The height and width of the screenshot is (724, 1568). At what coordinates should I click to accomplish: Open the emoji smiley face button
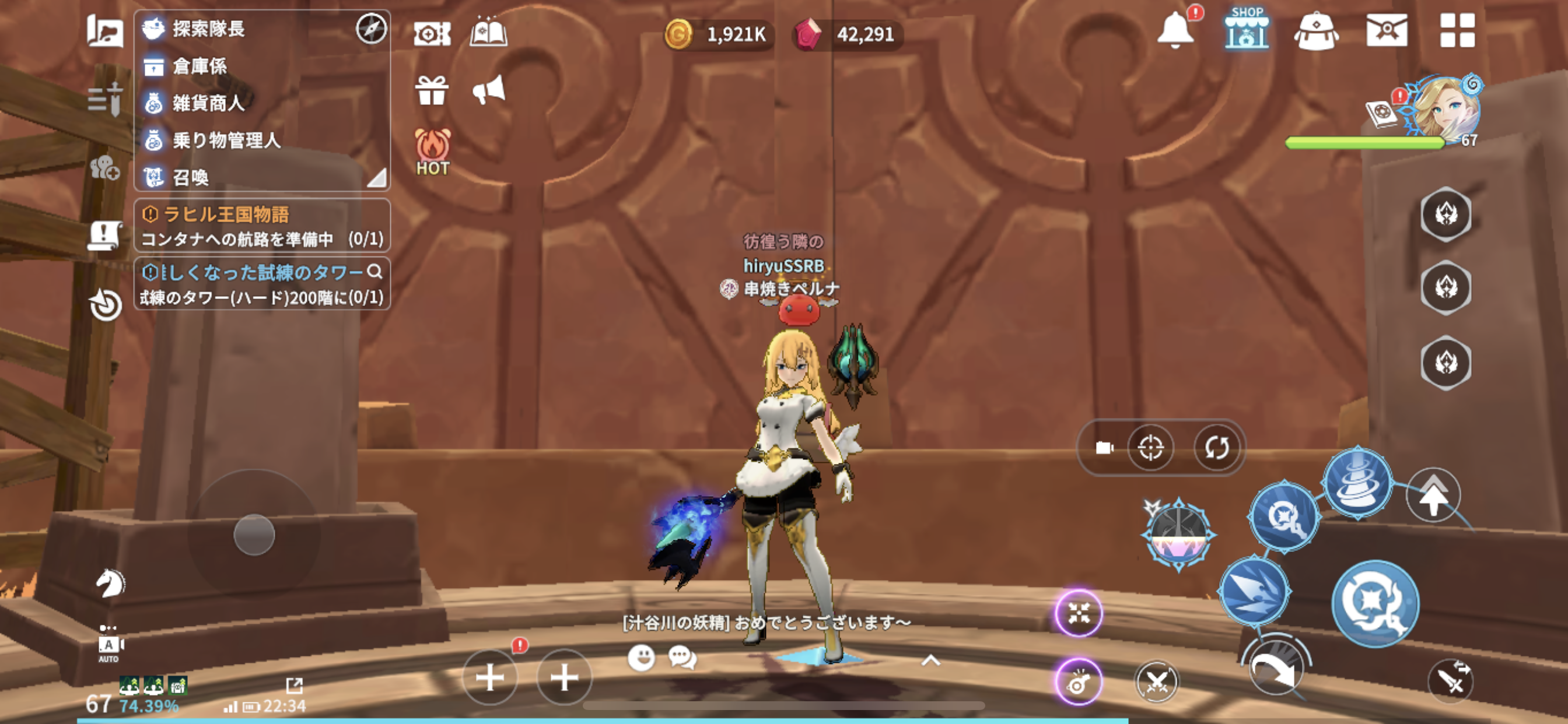tap(640, 658)
